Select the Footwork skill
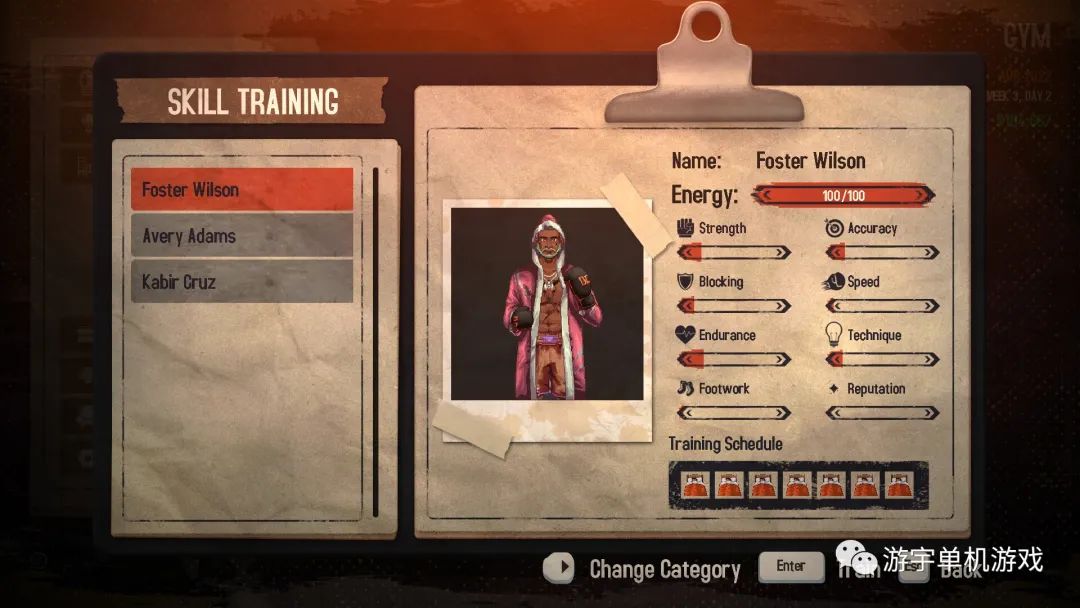 734,412
